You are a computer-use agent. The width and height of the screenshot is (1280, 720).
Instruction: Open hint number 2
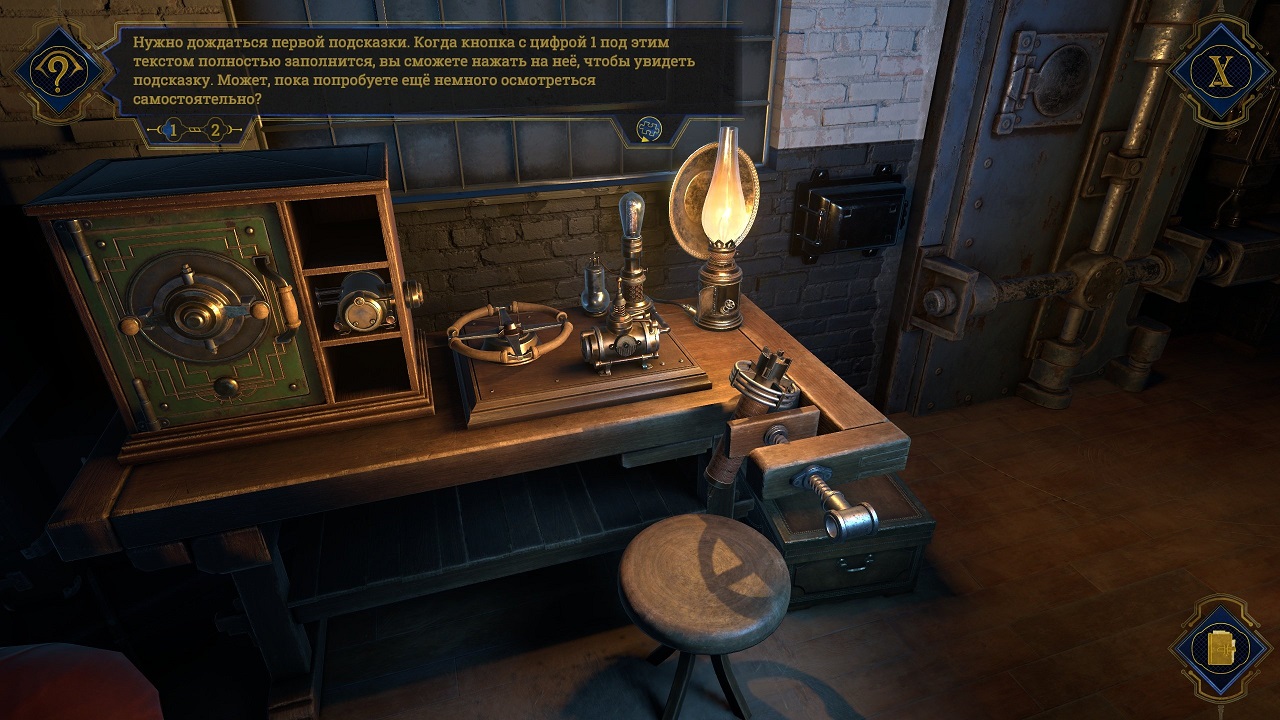point(215,130)
